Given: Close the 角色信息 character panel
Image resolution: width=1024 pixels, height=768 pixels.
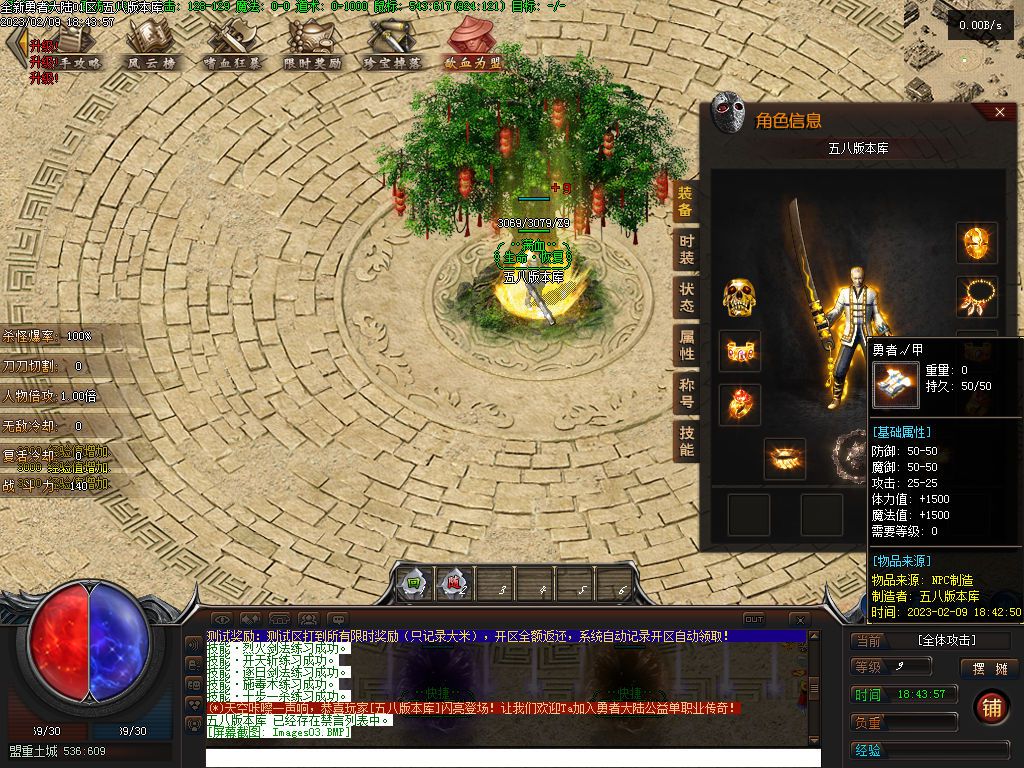Looking at the screenshot, I should [x=999, y=113].
